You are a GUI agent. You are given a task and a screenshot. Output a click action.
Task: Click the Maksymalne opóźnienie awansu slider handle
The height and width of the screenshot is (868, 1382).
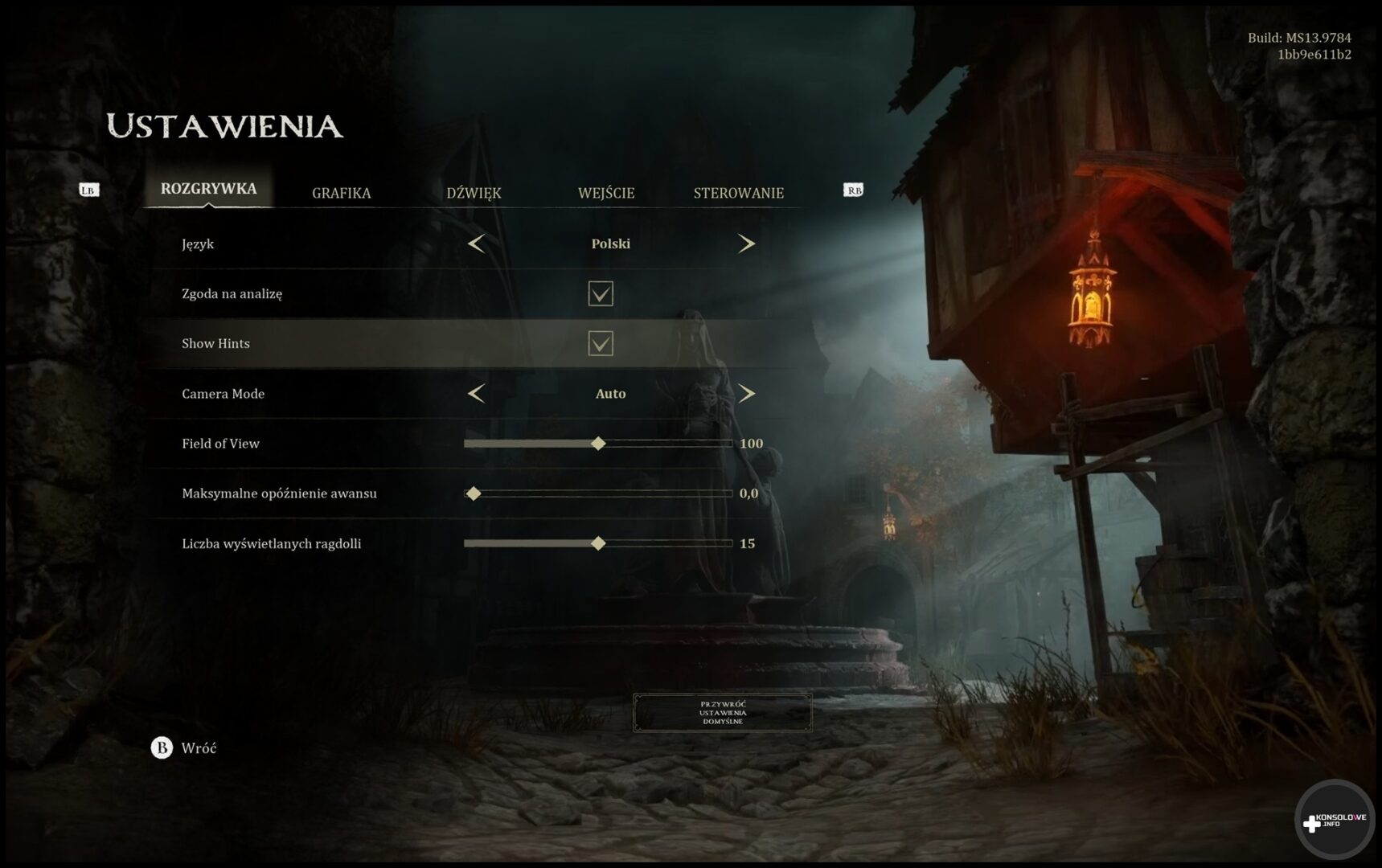(x=474, y=493)
